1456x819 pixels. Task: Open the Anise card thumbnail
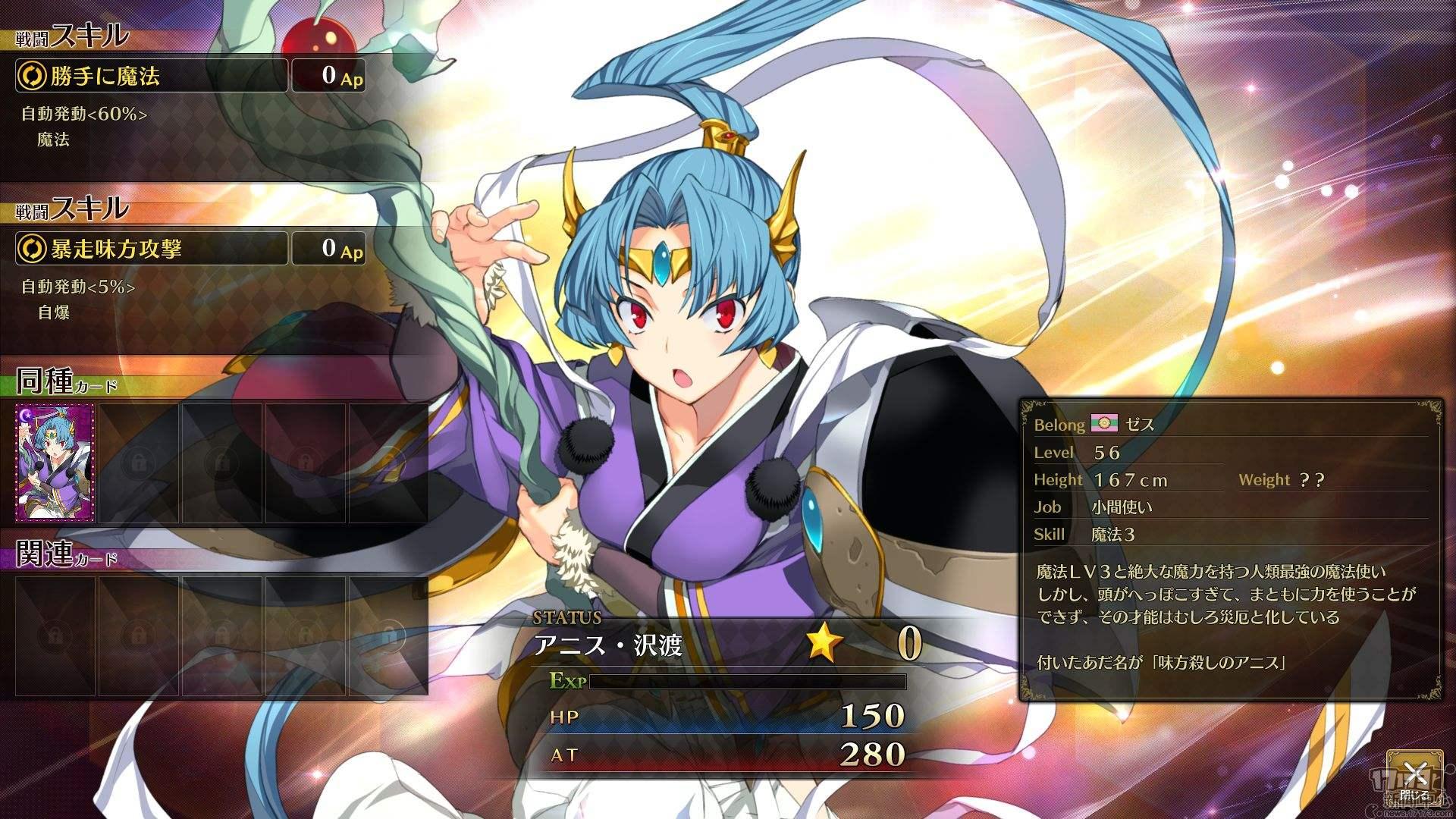[55, 463]
